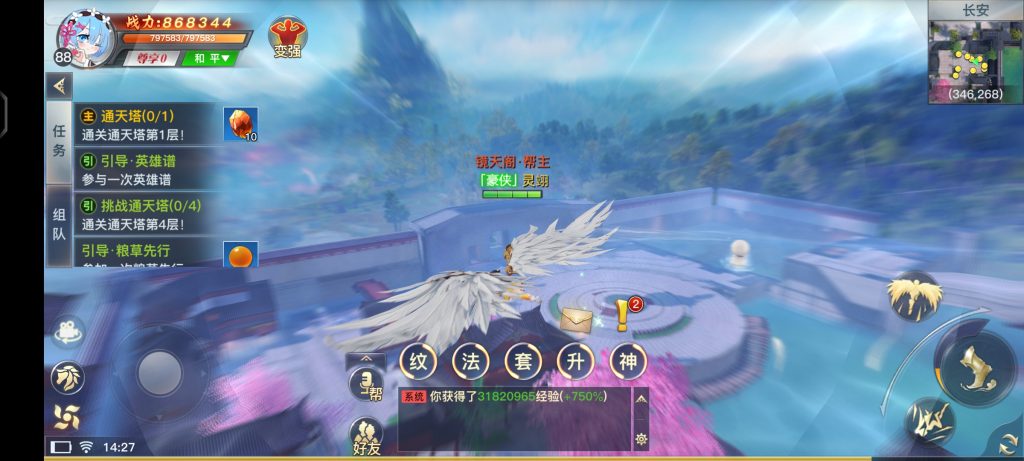Screen dimensions: 1024x461
Task: Open the 纹 round menu button
Action: 416,361
